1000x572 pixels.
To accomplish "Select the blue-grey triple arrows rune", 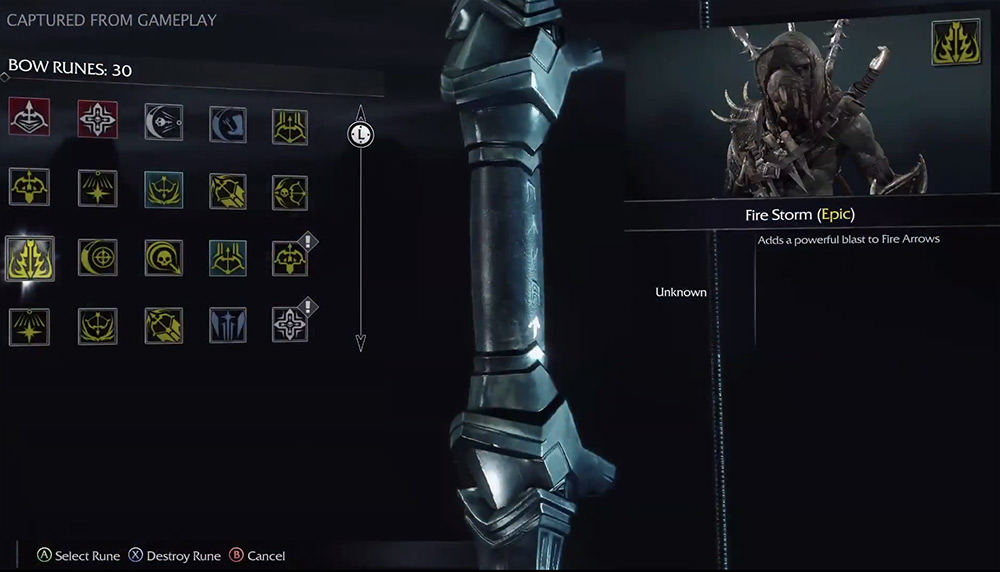I will click(228, 325).
